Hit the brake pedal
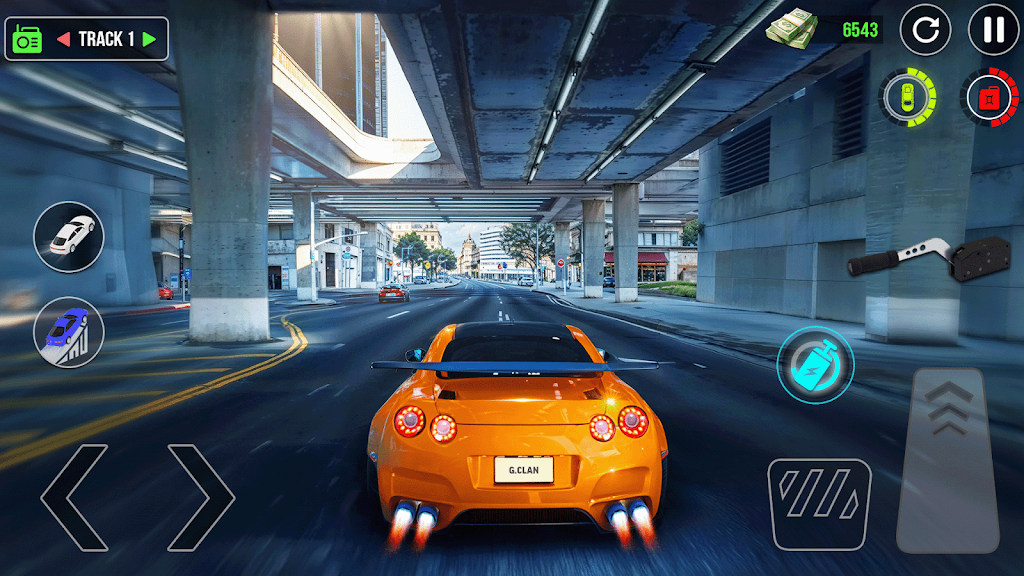1024x576 pixels. coord(819,503)
